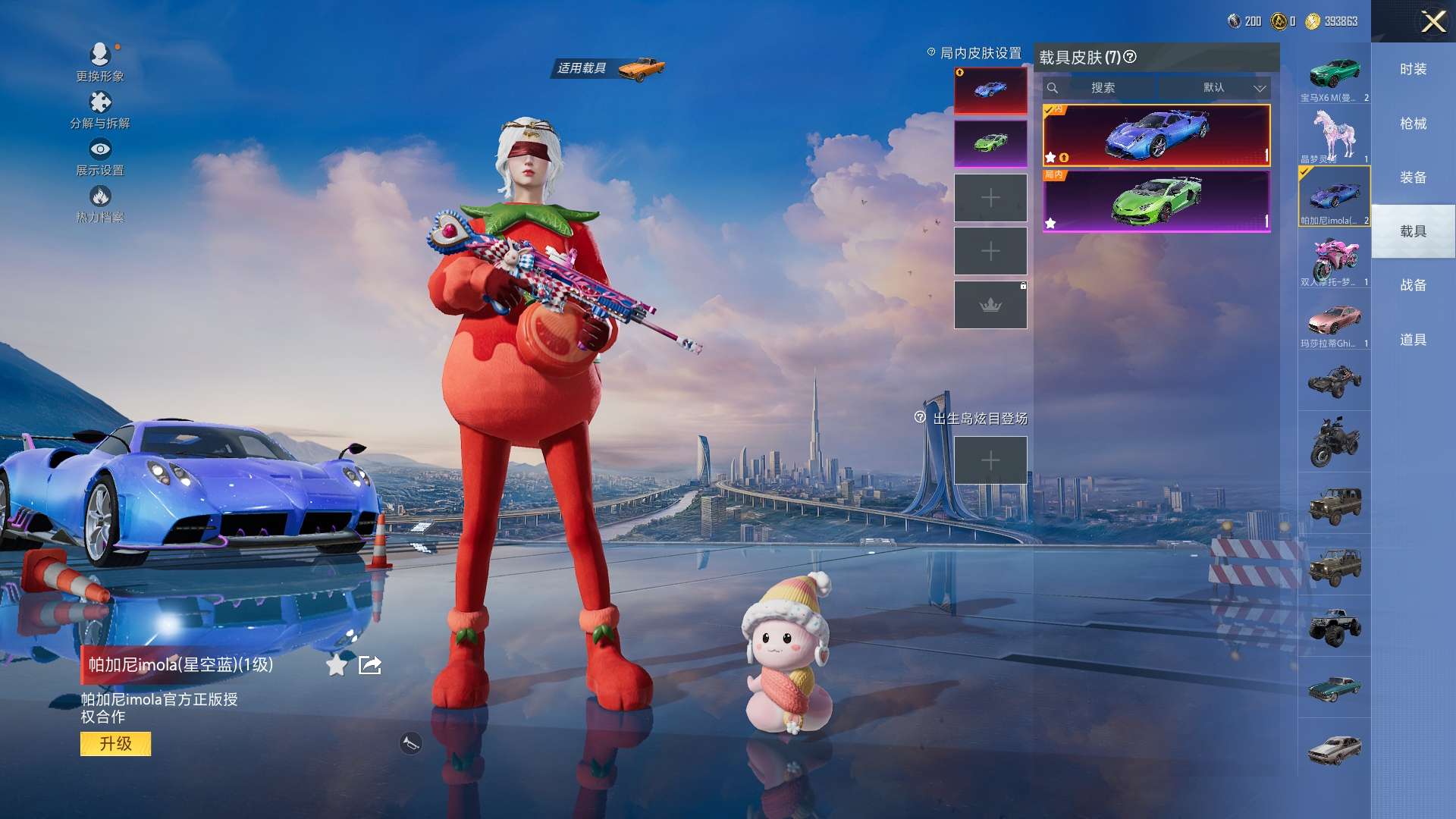Go to the 战备 tab
Image resolution: width=1456 pixels, height=819 pixels.
(x=1413, y=285)
